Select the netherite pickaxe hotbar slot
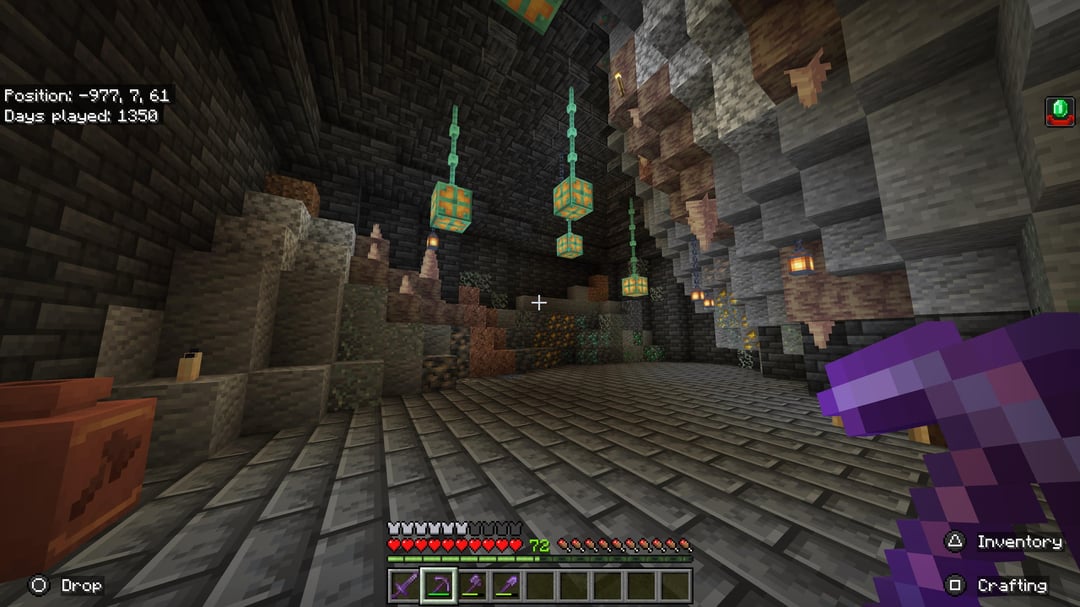 pos(438,585)
